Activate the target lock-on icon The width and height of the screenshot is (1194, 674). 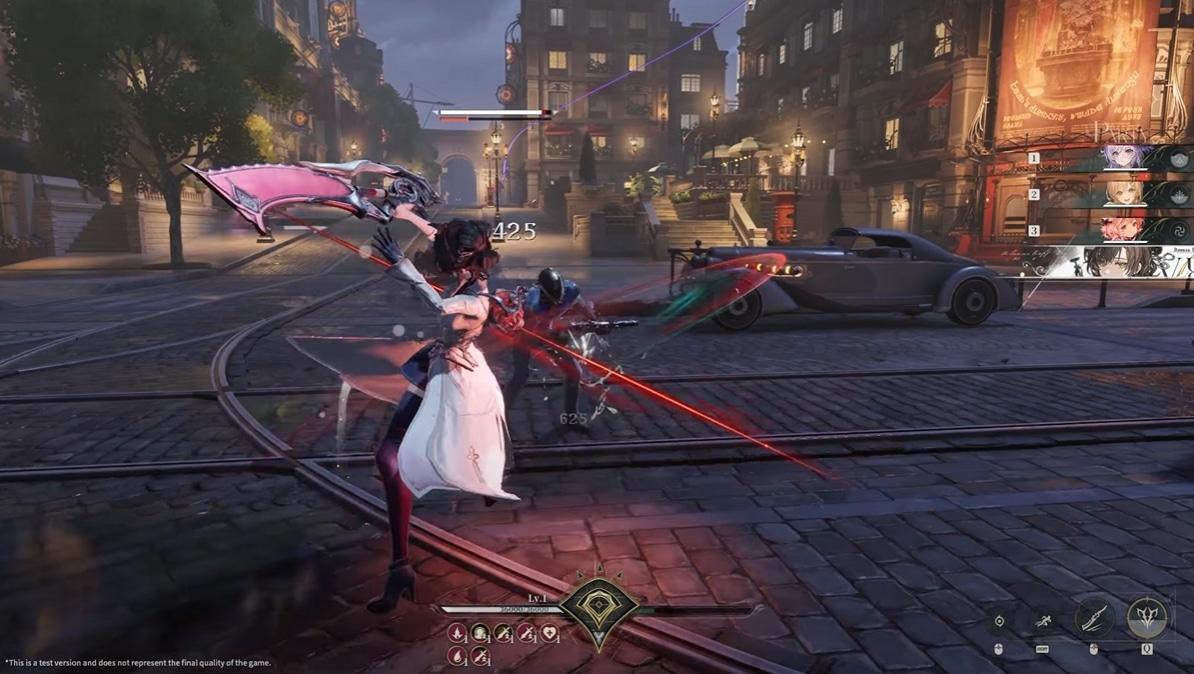(x=999, y=621)
